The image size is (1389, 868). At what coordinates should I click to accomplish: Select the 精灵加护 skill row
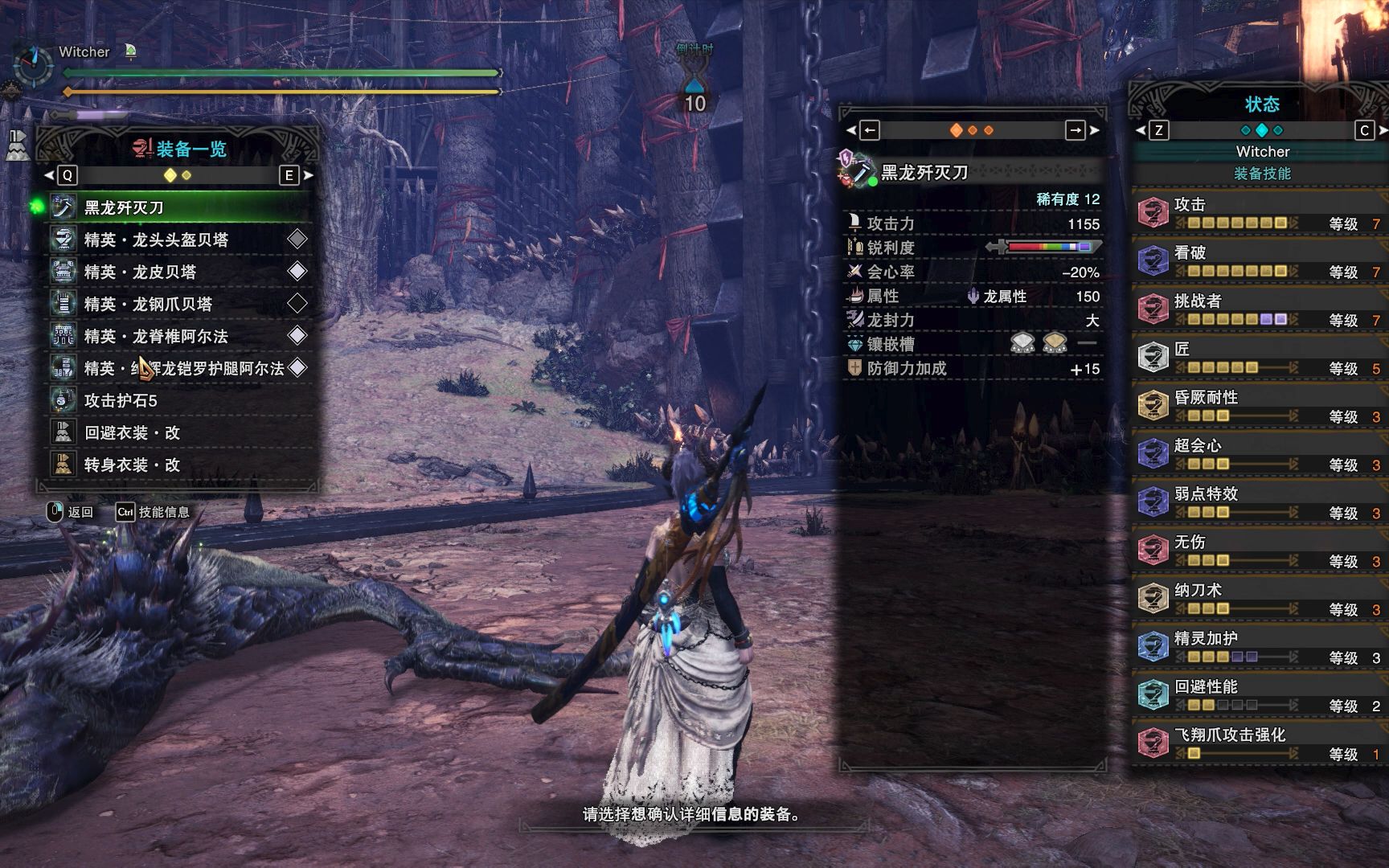tap(1258, 647)
